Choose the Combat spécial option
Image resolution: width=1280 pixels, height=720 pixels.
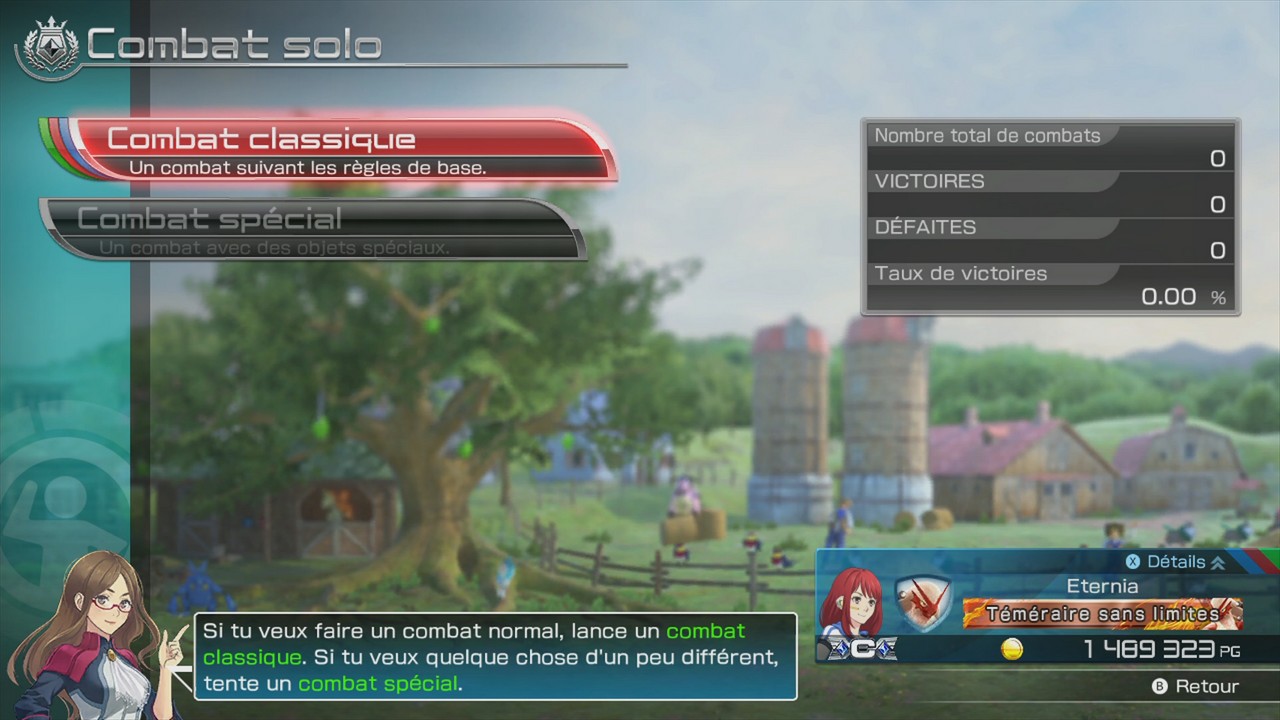310,229
